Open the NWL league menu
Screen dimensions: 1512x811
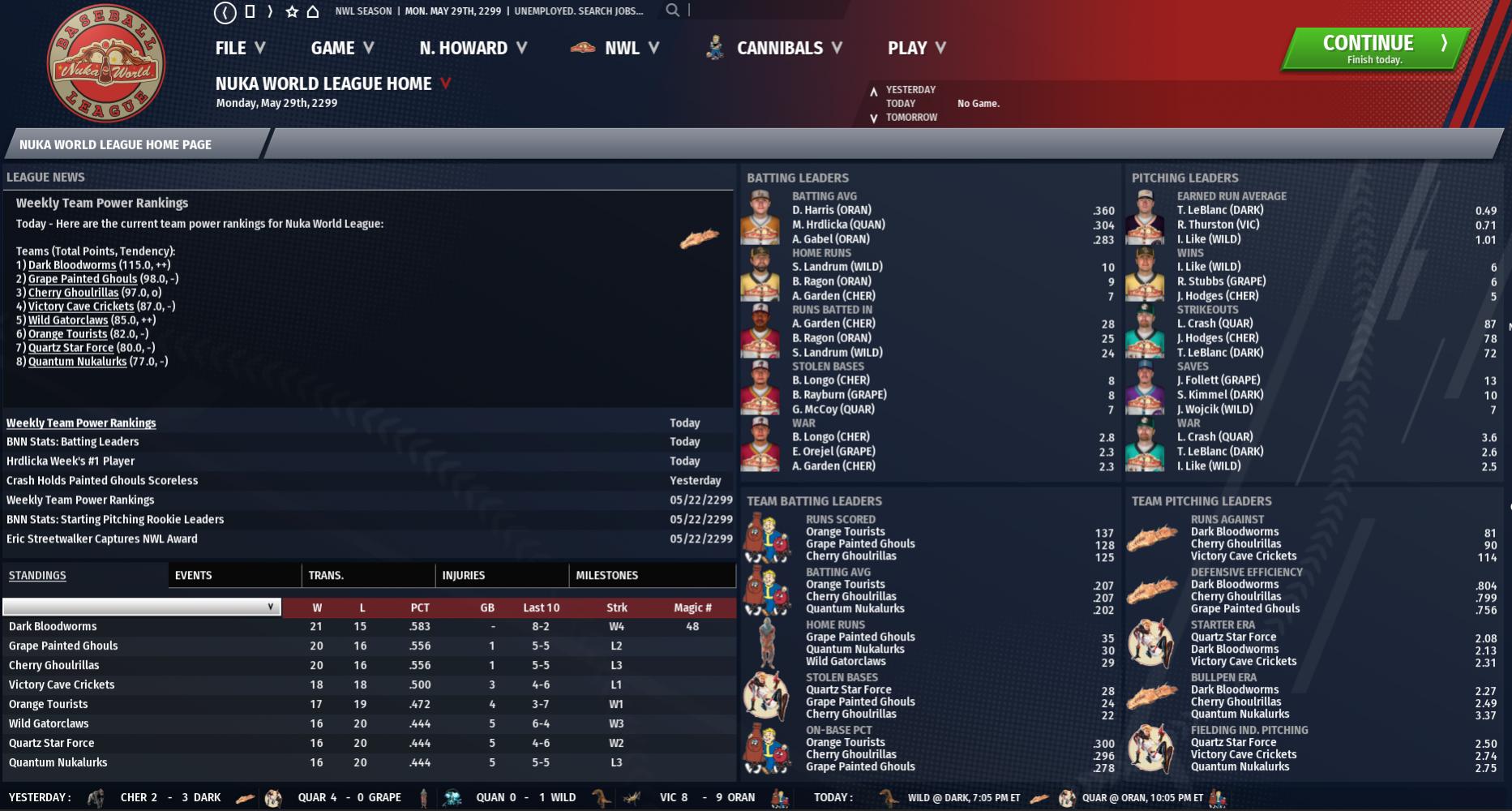tap(631, 48)
